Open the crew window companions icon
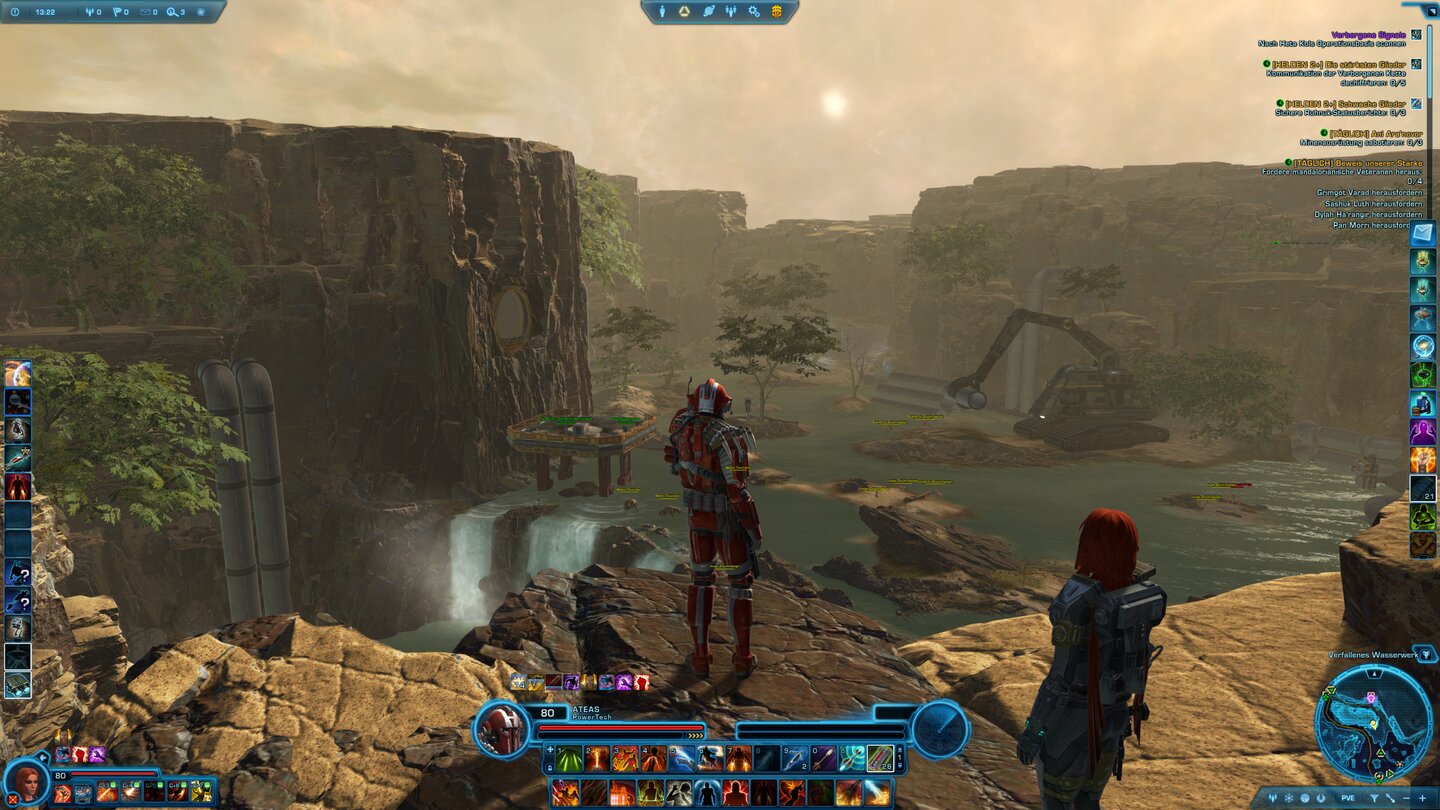Image resolution: width=1440 pixels, height=810 pixels. [x=731, y=12]
